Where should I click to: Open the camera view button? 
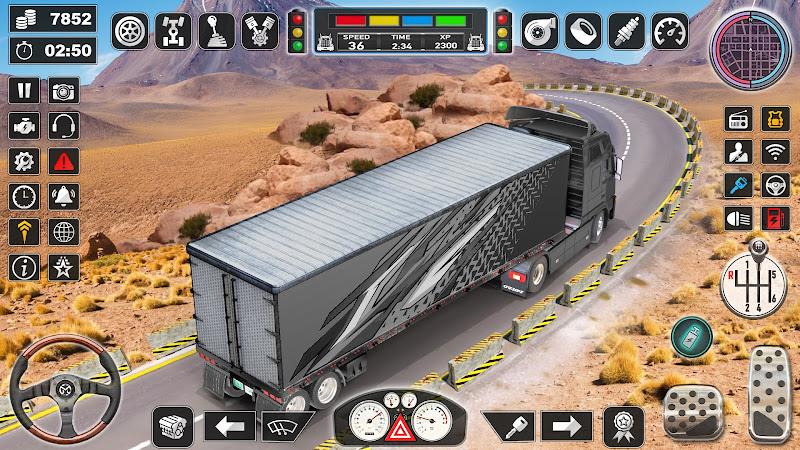(x=65, y=91)
